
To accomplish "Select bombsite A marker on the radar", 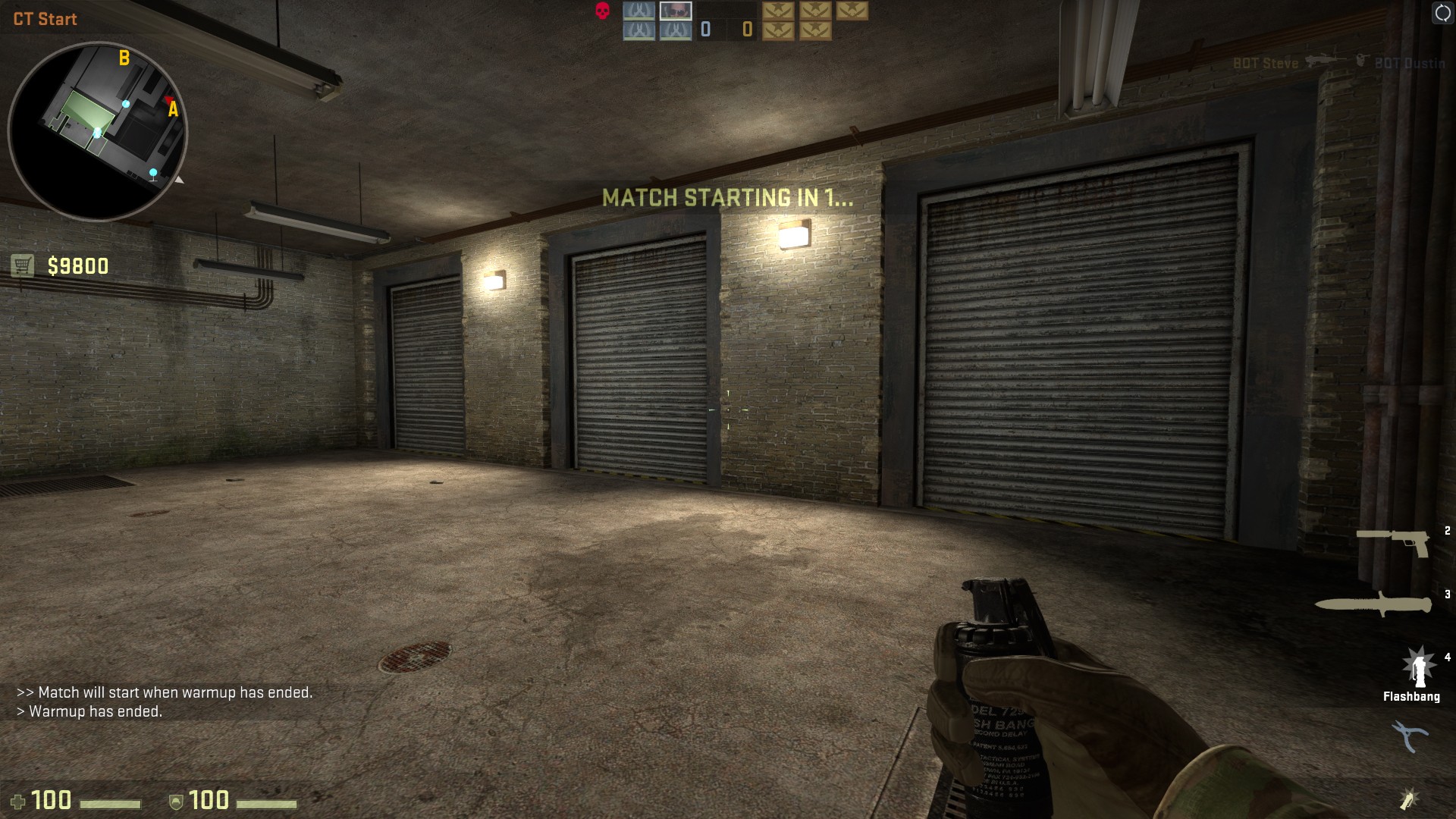I will coord(172,111).
